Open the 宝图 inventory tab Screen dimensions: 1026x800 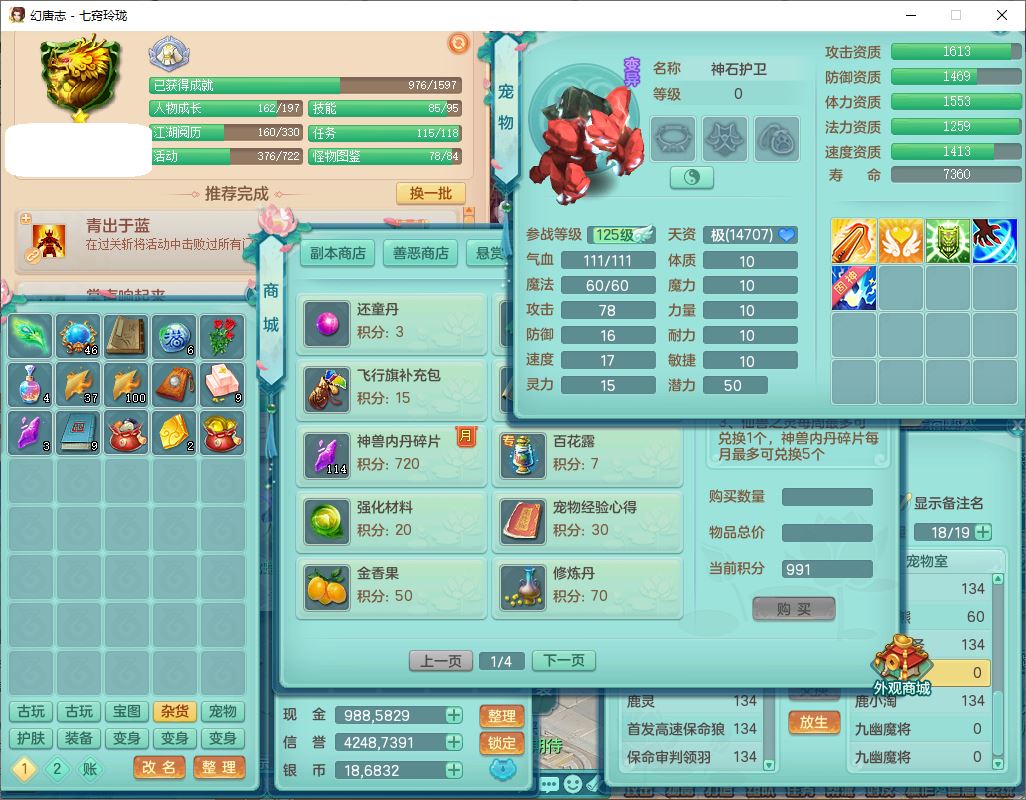click(x=126, y=711)
